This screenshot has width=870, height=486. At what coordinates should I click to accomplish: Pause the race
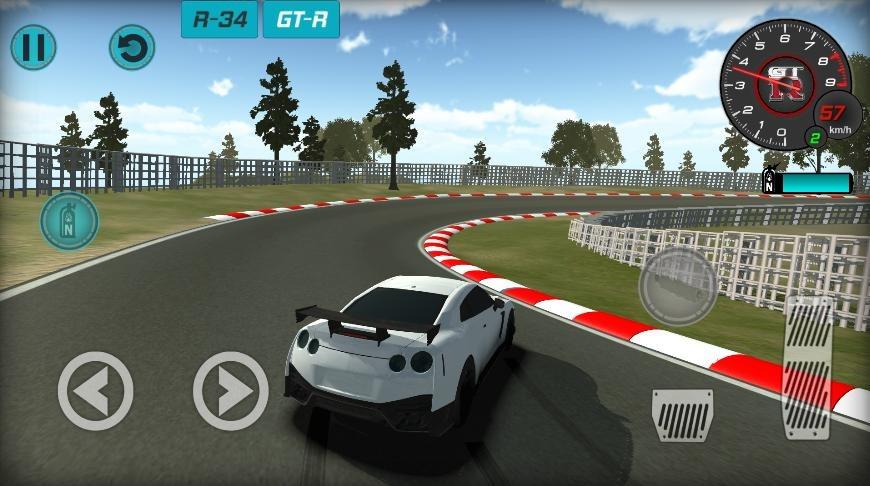point(33,46)
